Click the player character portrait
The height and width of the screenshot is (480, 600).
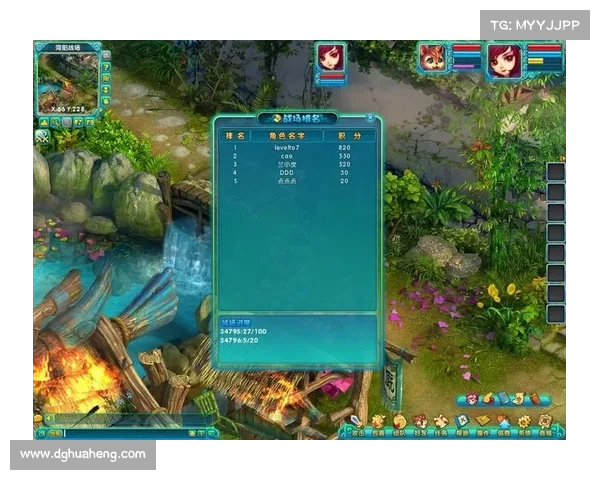(x=504, y=60)
